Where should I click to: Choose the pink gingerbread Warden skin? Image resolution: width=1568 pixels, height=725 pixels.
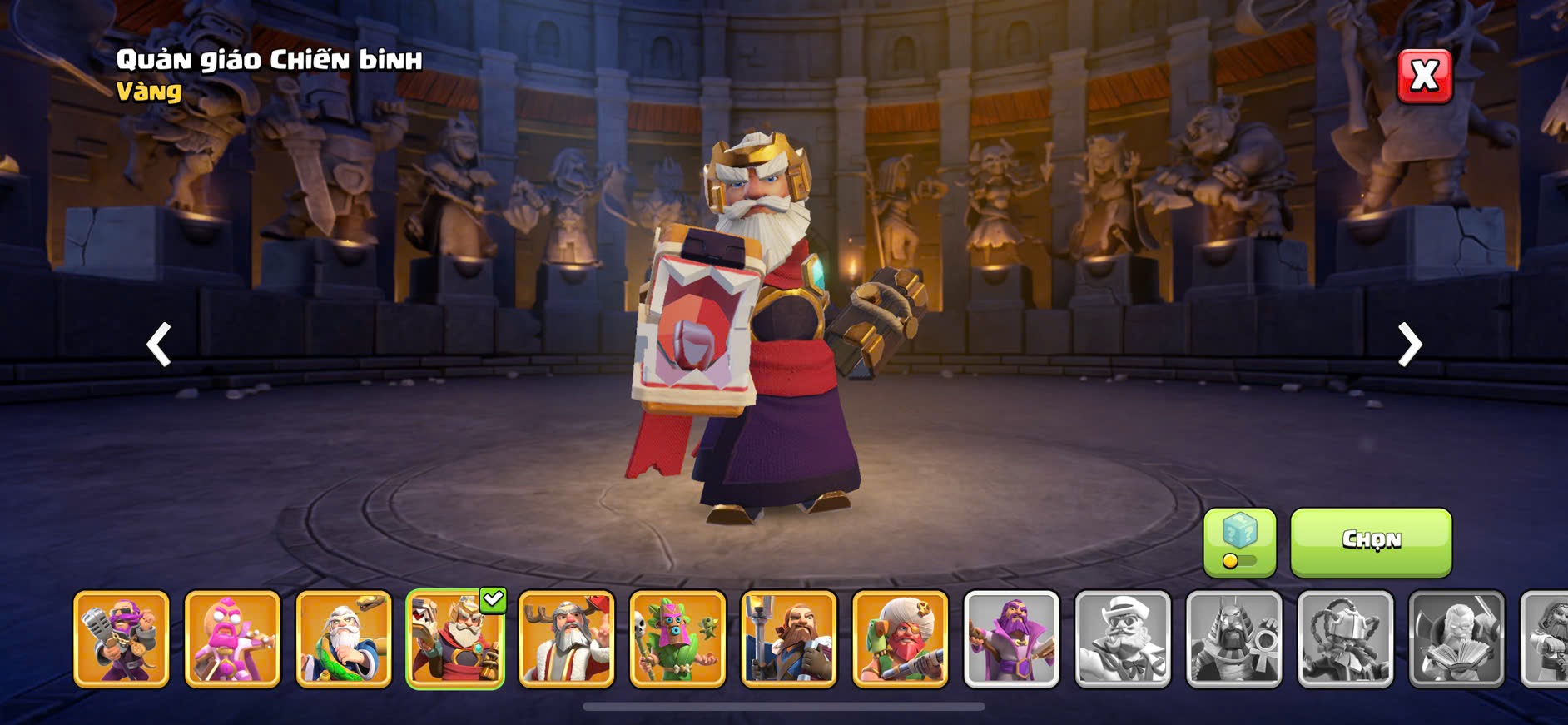click(232, 639)
